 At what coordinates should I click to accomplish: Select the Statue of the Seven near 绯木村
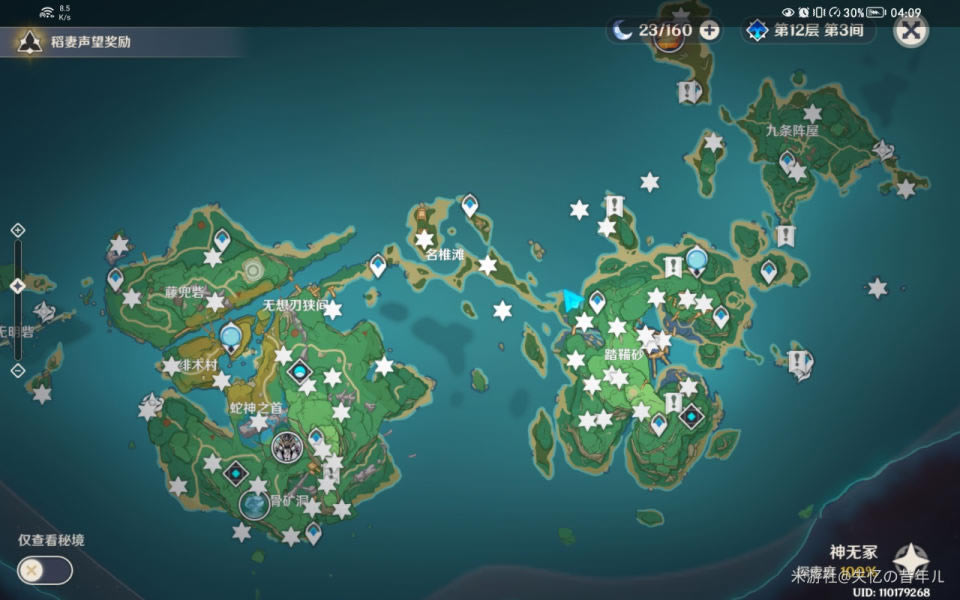tap(231, 337)
